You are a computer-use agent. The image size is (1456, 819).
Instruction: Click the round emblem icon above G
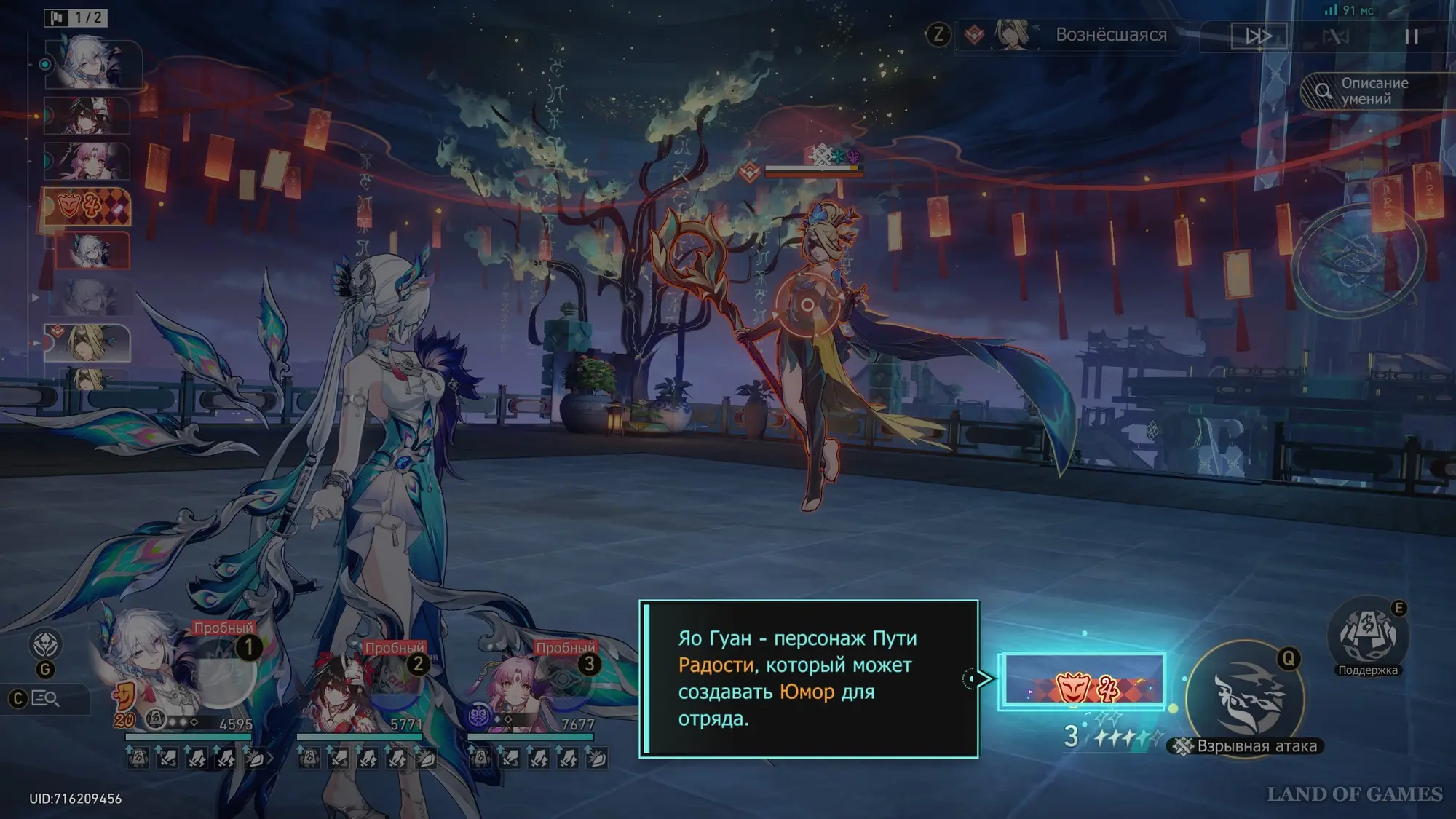point(45,644)
